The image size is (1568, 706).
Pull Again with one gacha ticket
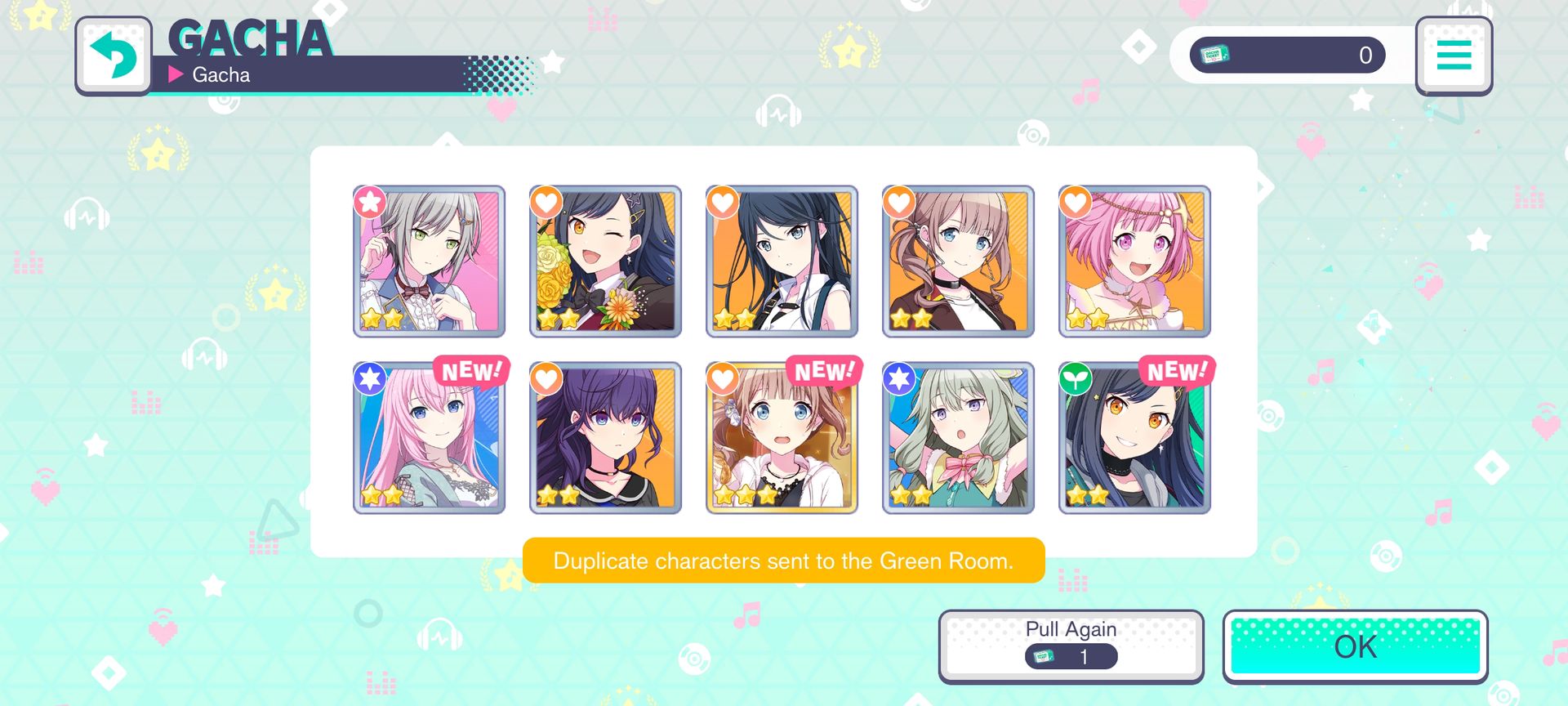pyautogui.click(x=1071, y=646)
